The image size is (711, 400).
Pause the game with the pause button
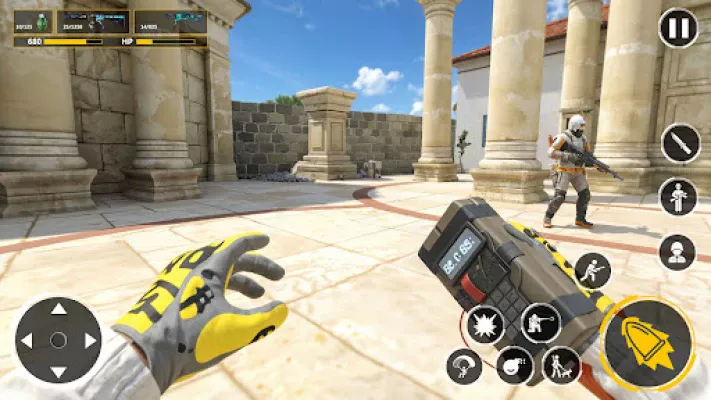(678, 28)
